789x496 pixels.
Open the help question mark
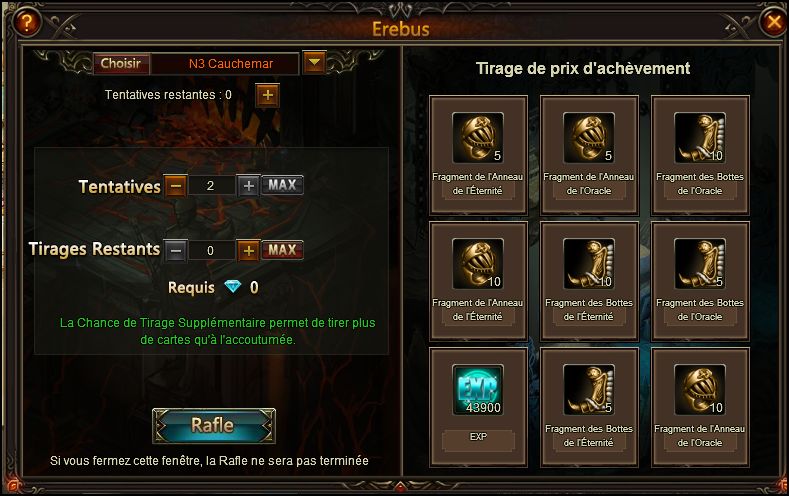pos(18,20)
